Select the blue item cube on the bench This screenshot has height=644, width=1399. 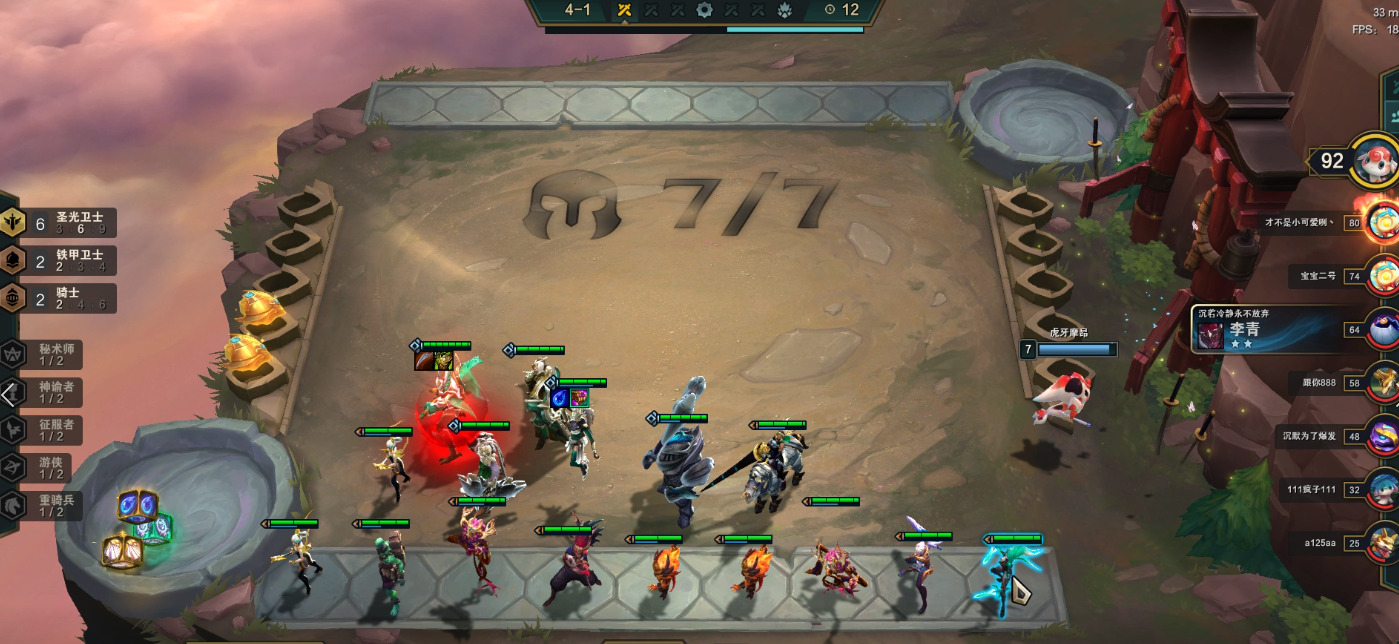click(133, 504)
